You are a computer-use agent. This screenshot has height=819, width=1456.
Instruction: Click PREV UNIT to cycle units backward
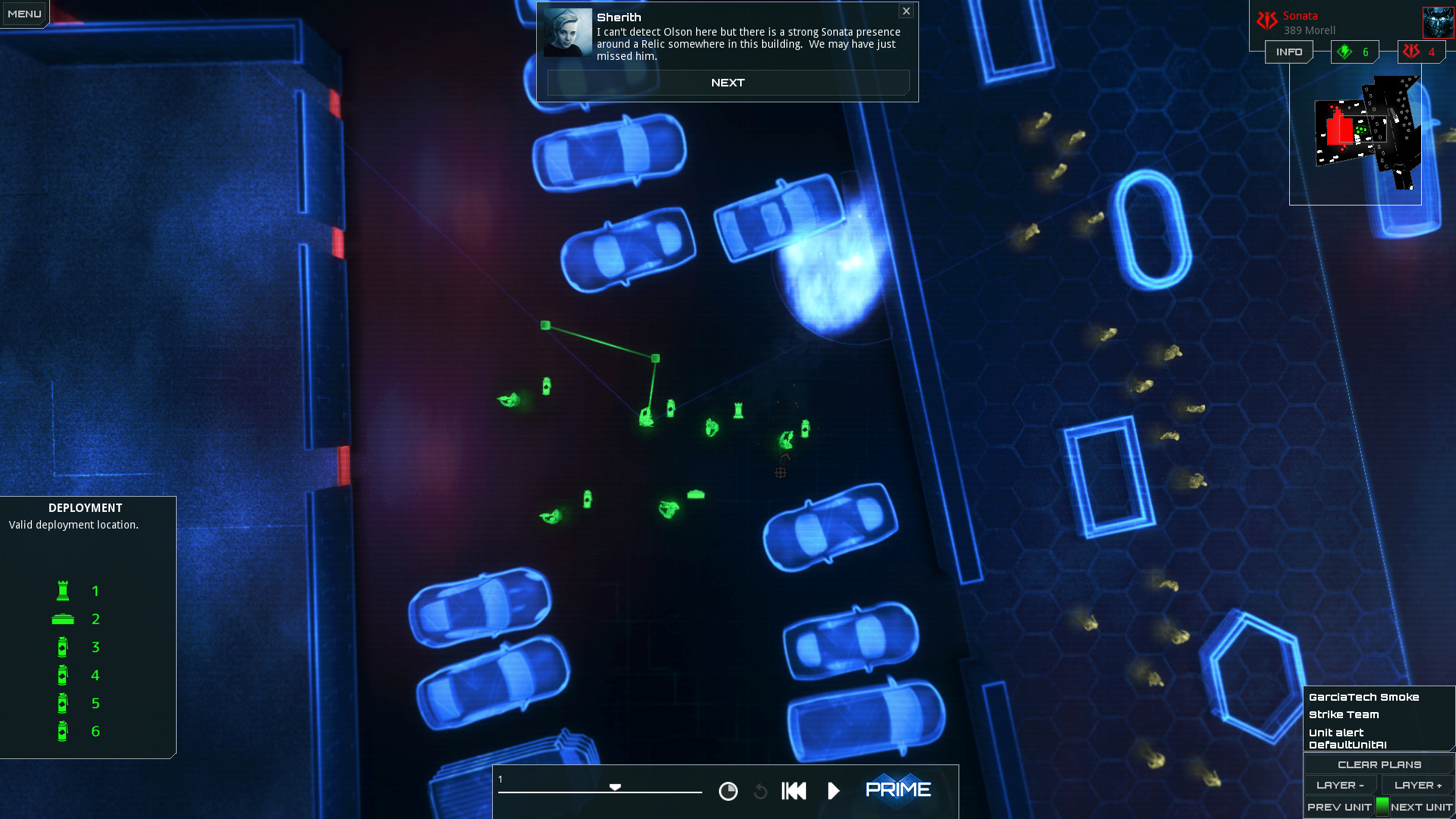[x=1339, y=807]
